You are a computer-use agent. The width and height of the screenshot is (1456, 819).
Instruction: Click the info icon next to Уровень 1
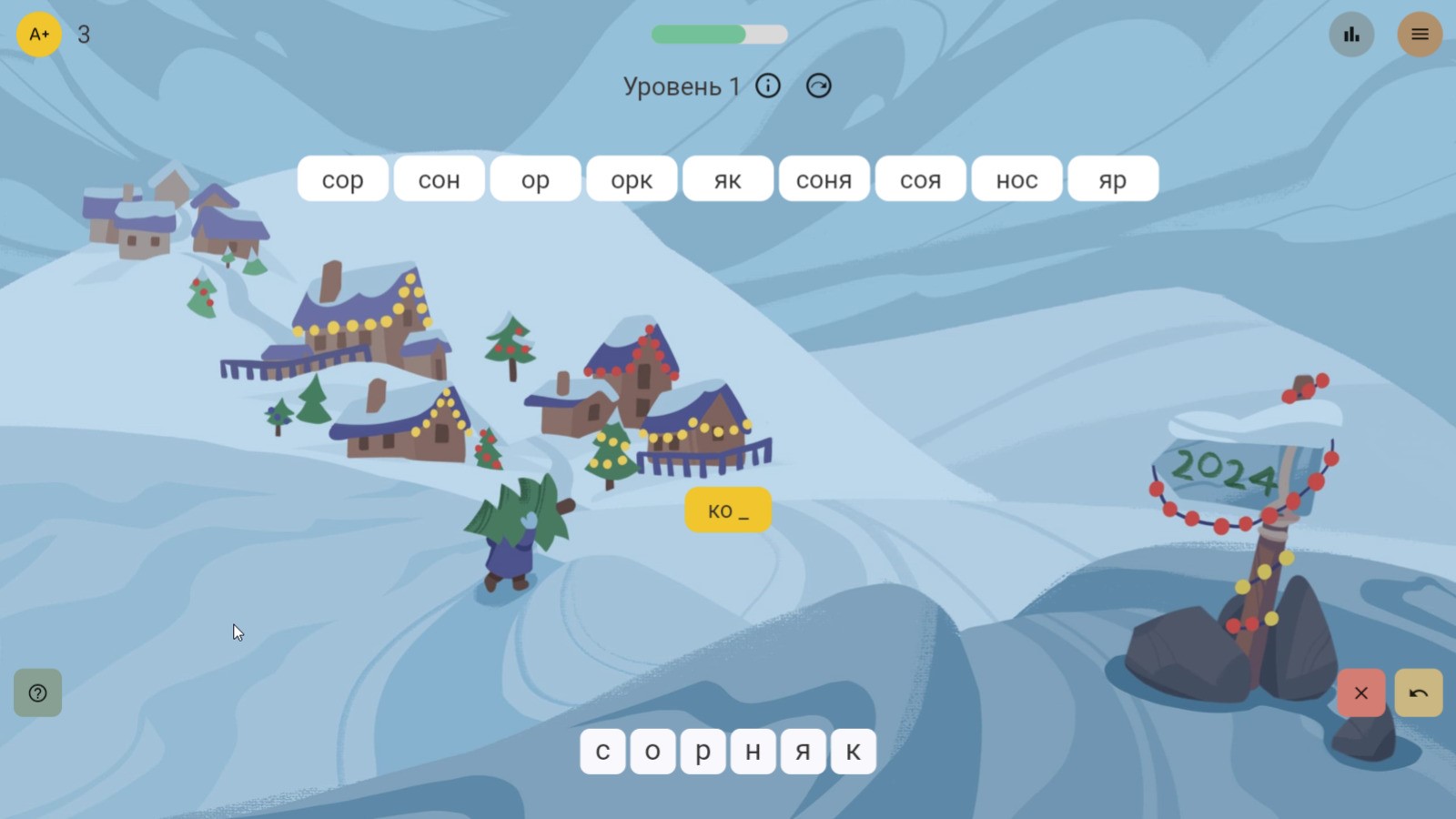point(768,85)
